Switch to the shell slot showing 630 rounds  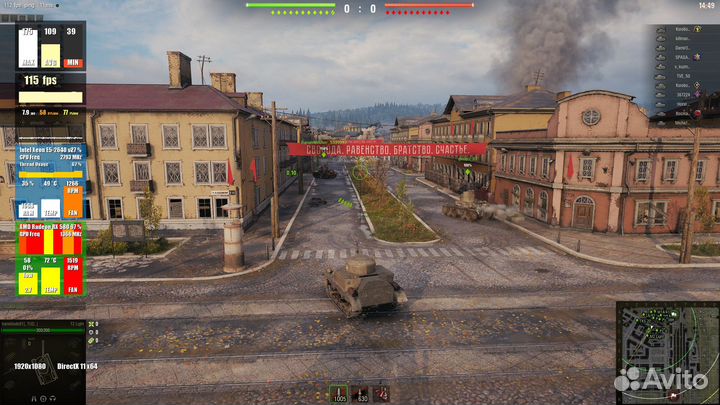tap(360, 392)
